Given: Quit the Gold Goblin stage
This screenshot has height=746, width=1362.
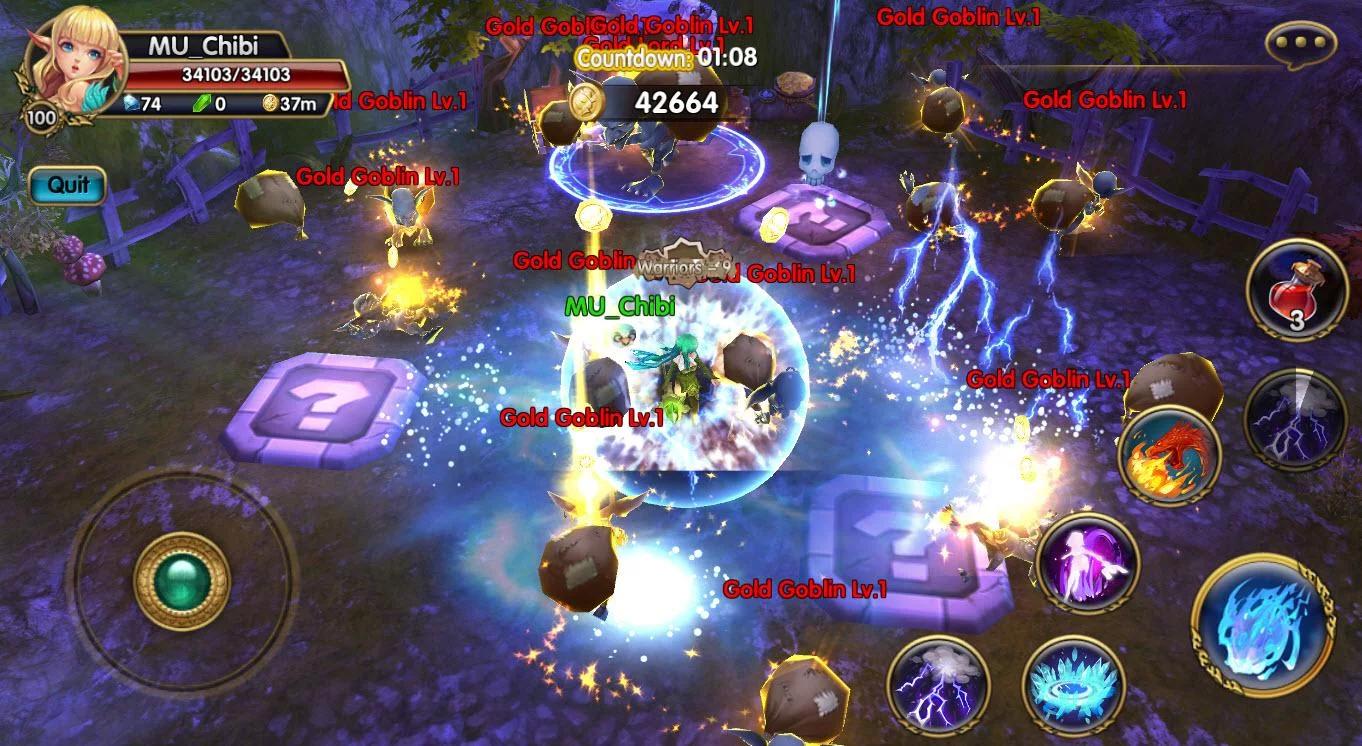Looking at the screenshot, I should pos(67,185).
